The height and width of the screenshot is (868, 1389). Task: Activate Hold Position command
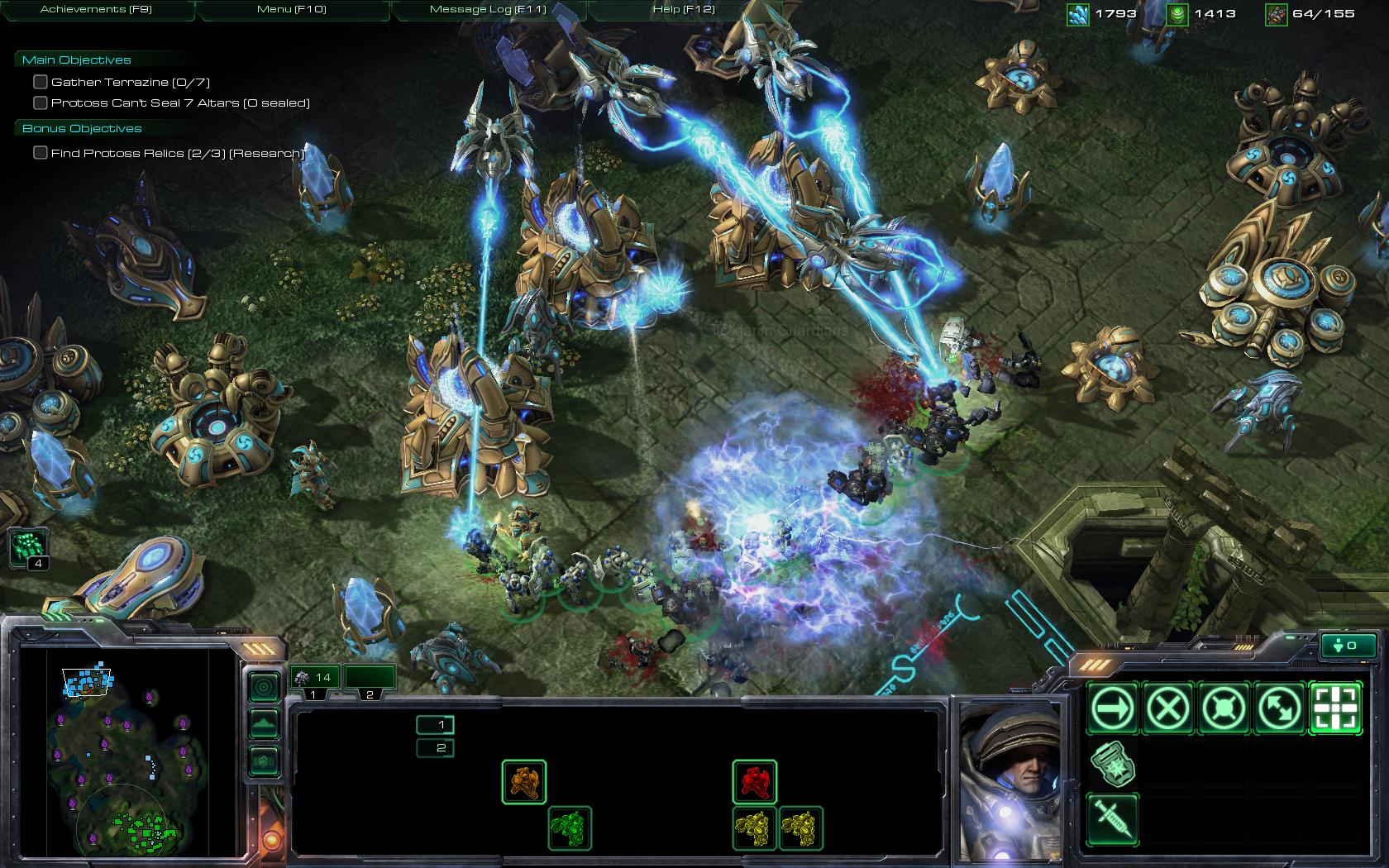pos(1224,708)
